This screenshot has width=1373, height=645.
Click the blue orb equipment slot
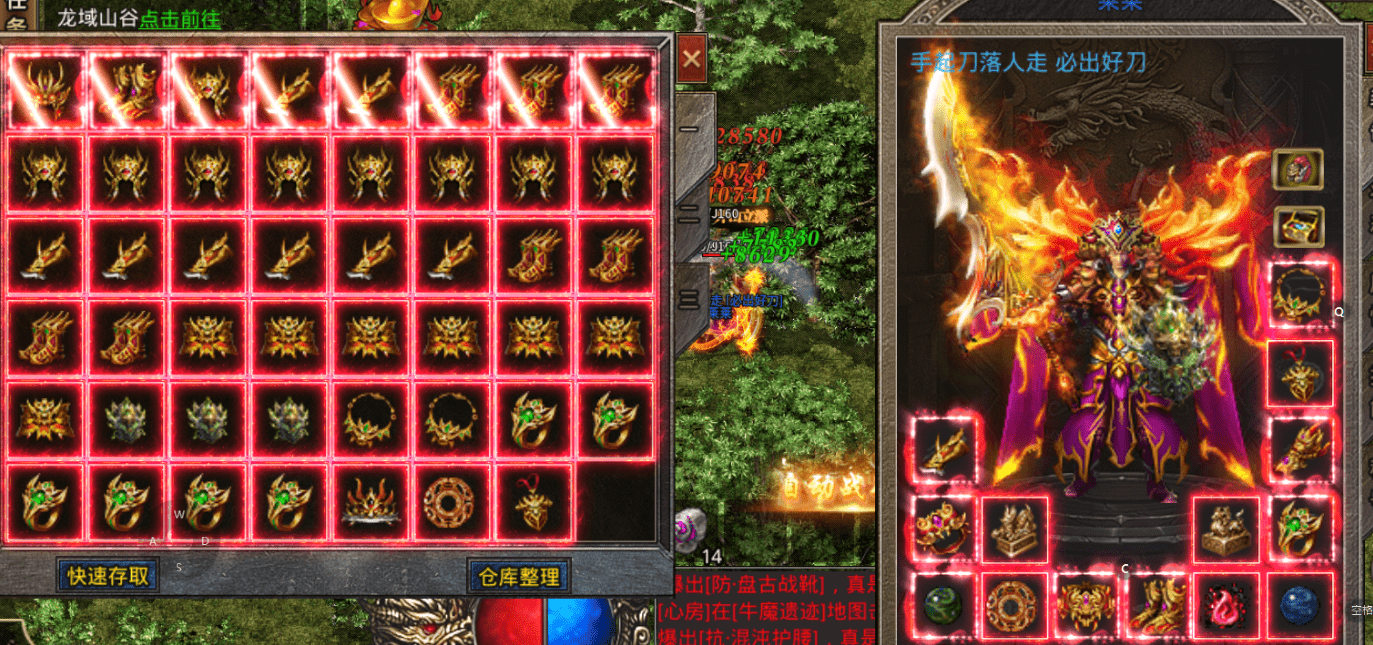tap(1300, 606)
